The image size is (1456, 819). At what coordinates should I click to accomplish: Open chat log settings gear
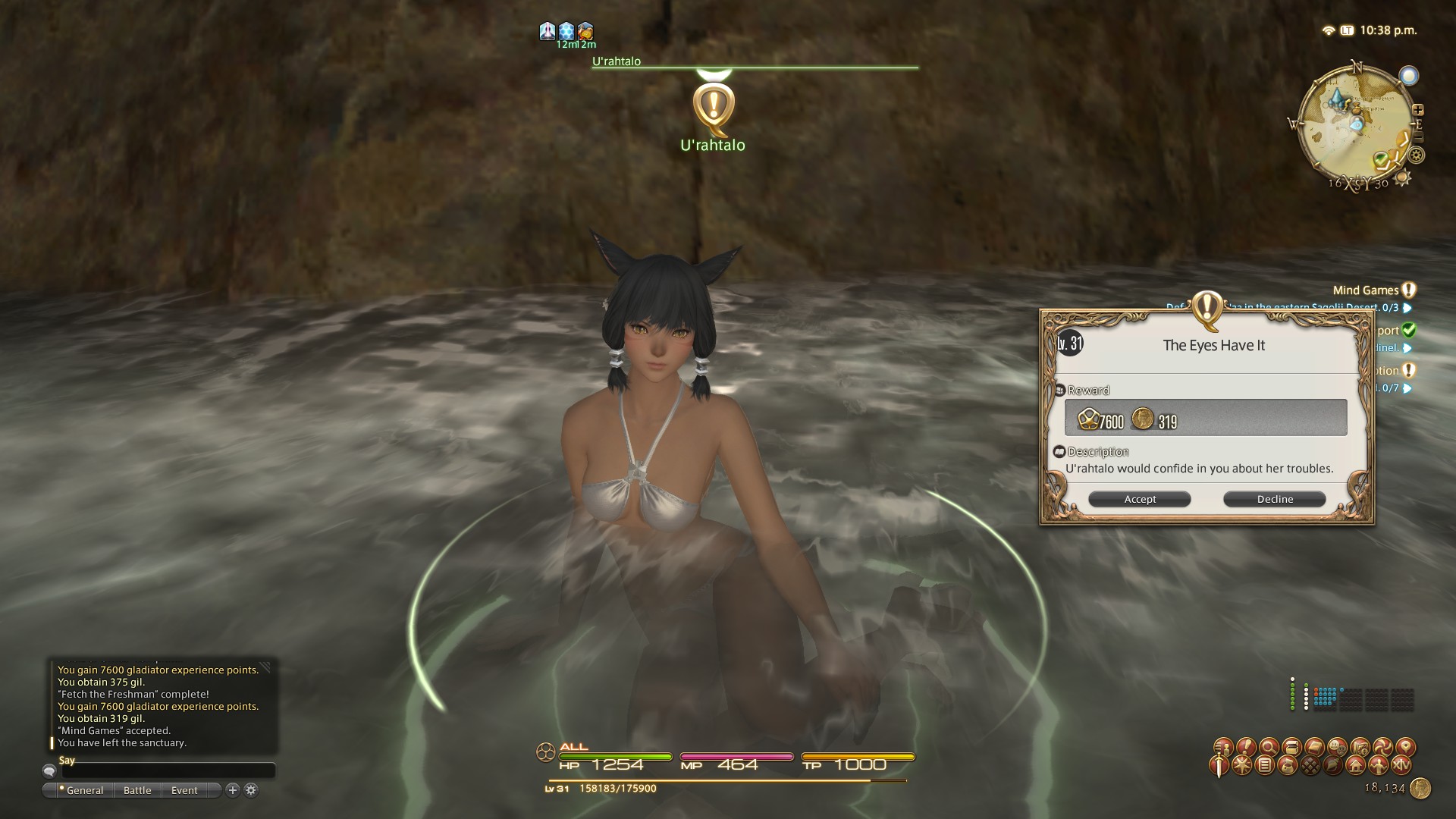tap(251, 790)
